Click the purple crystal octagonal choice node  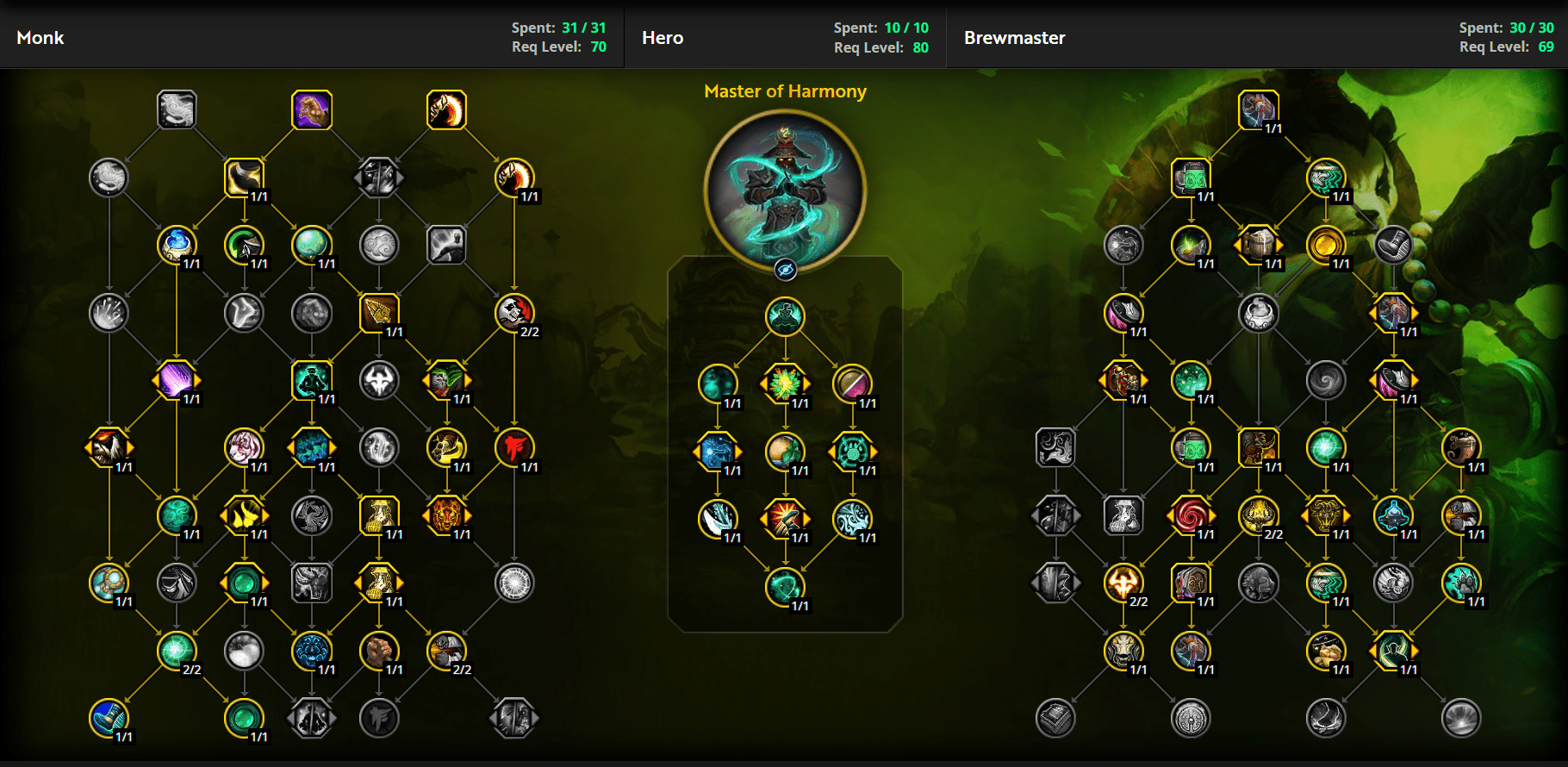[177, 379]
